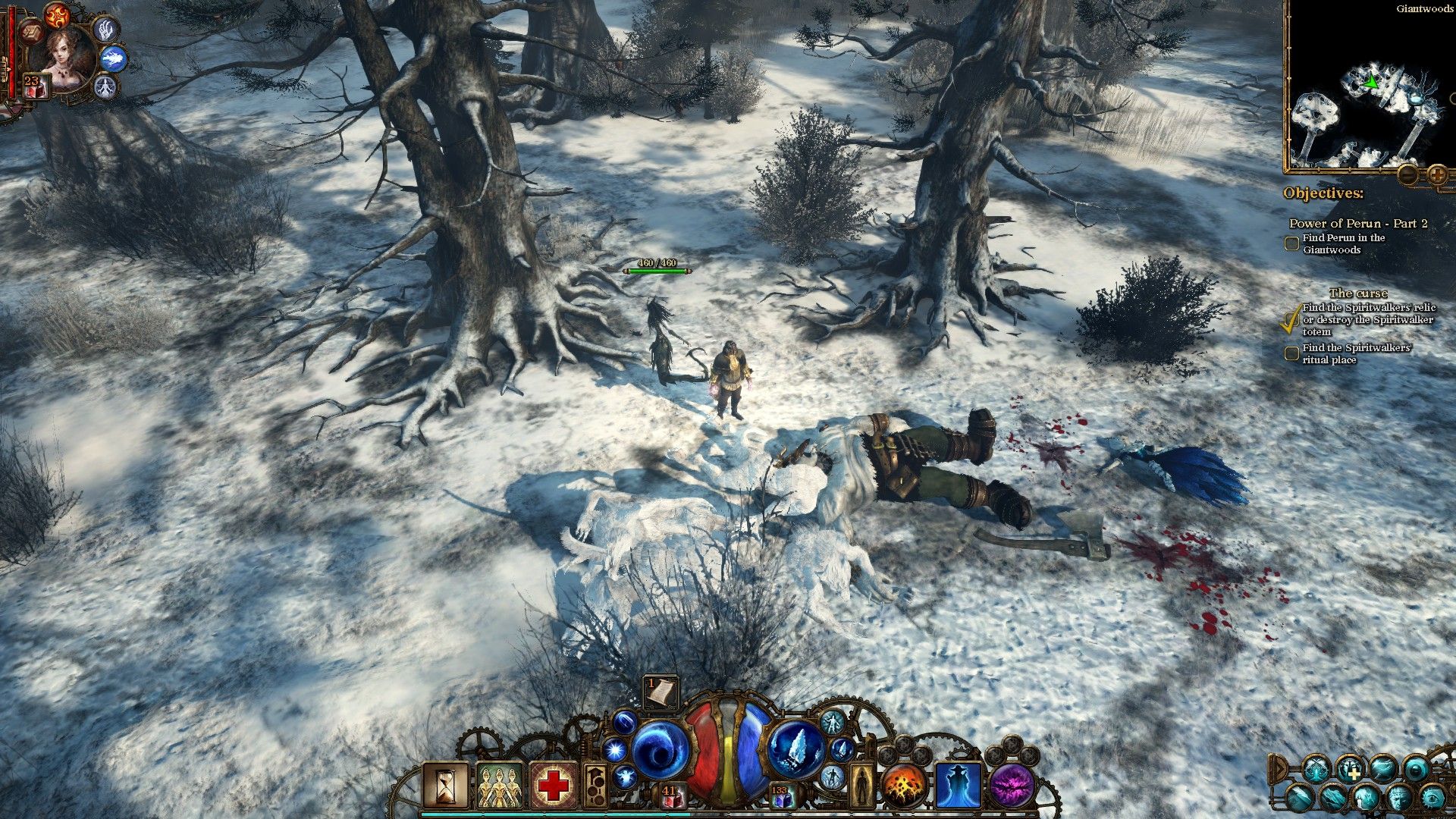Use the red cross healing ability
Image resolution: width=1456 pixels, height=819 pixels.
pos(554,785)
